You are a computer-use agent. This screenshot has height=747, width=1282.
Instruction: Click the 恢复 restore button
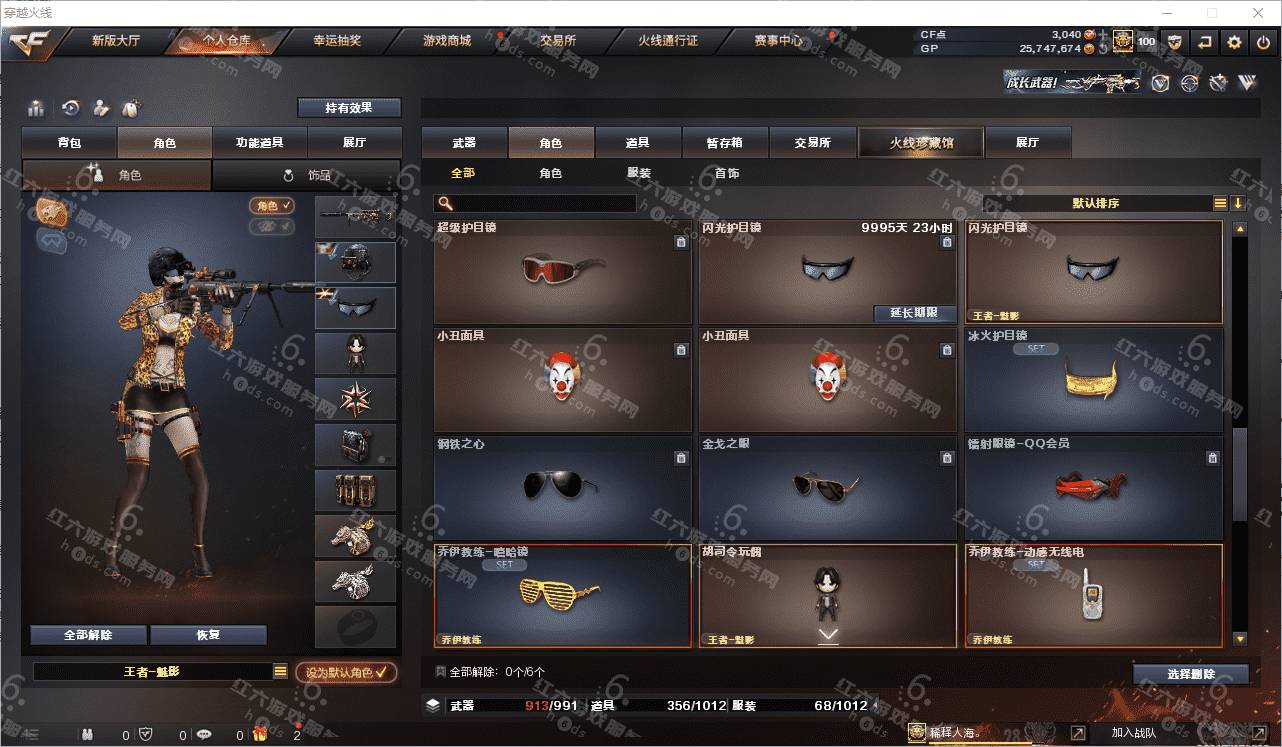coord(208,635)
